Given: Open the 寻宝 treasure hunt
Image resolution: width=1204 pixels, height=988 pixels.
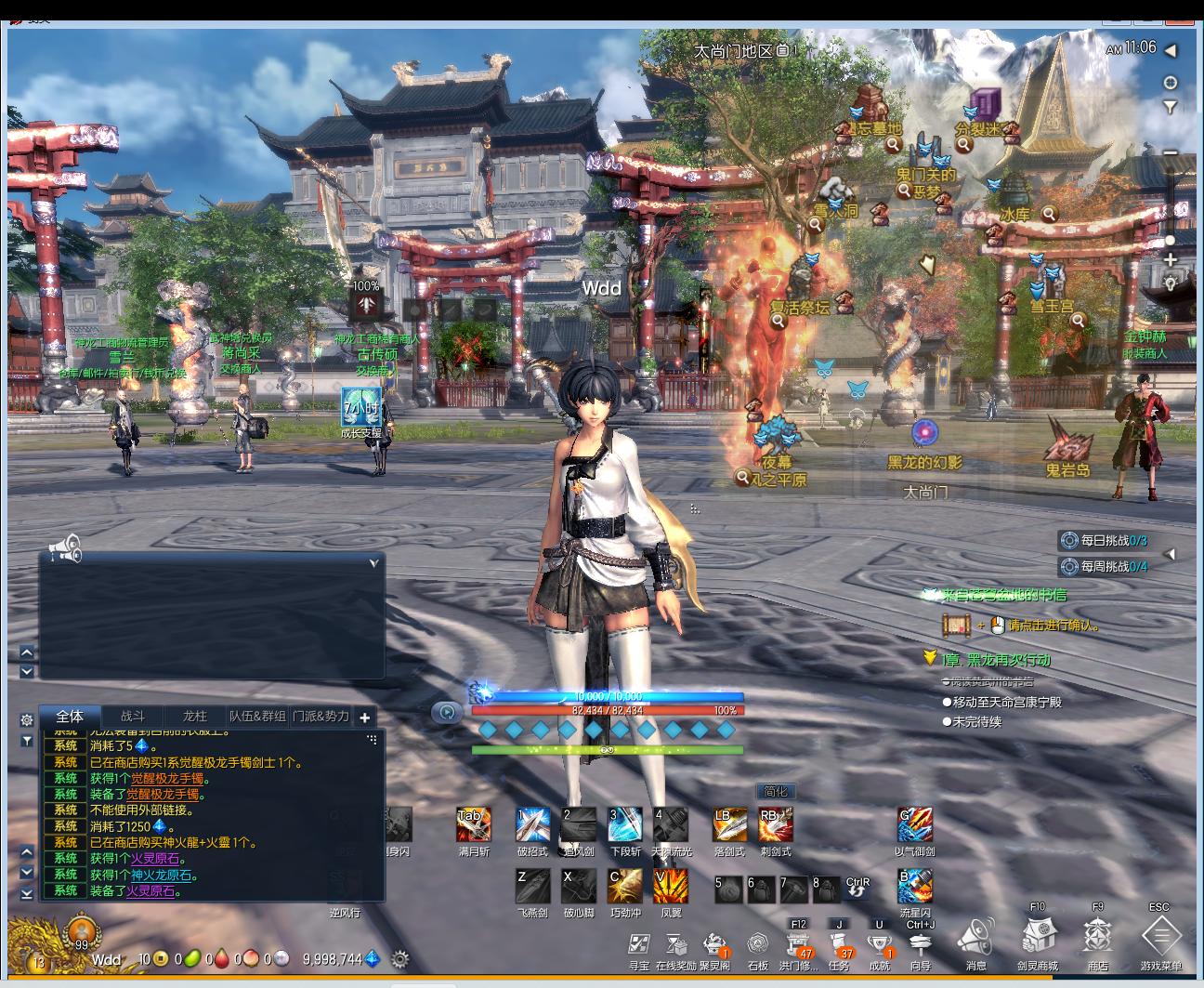Looking at the screenshot, I should point(638,946).
